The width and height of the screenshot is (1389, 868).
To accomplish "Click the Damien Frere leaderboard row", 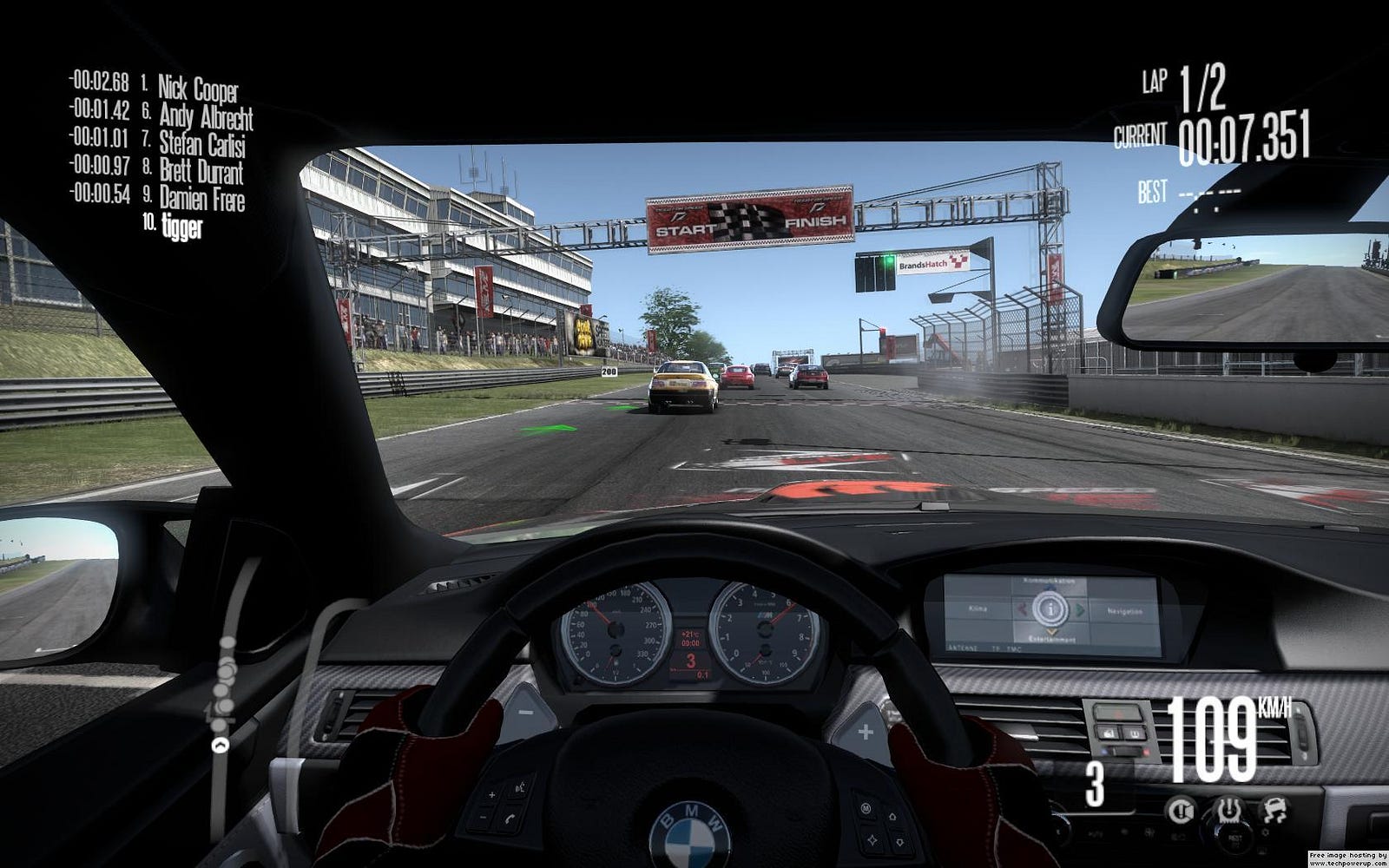I will click(x=201, y=199).
